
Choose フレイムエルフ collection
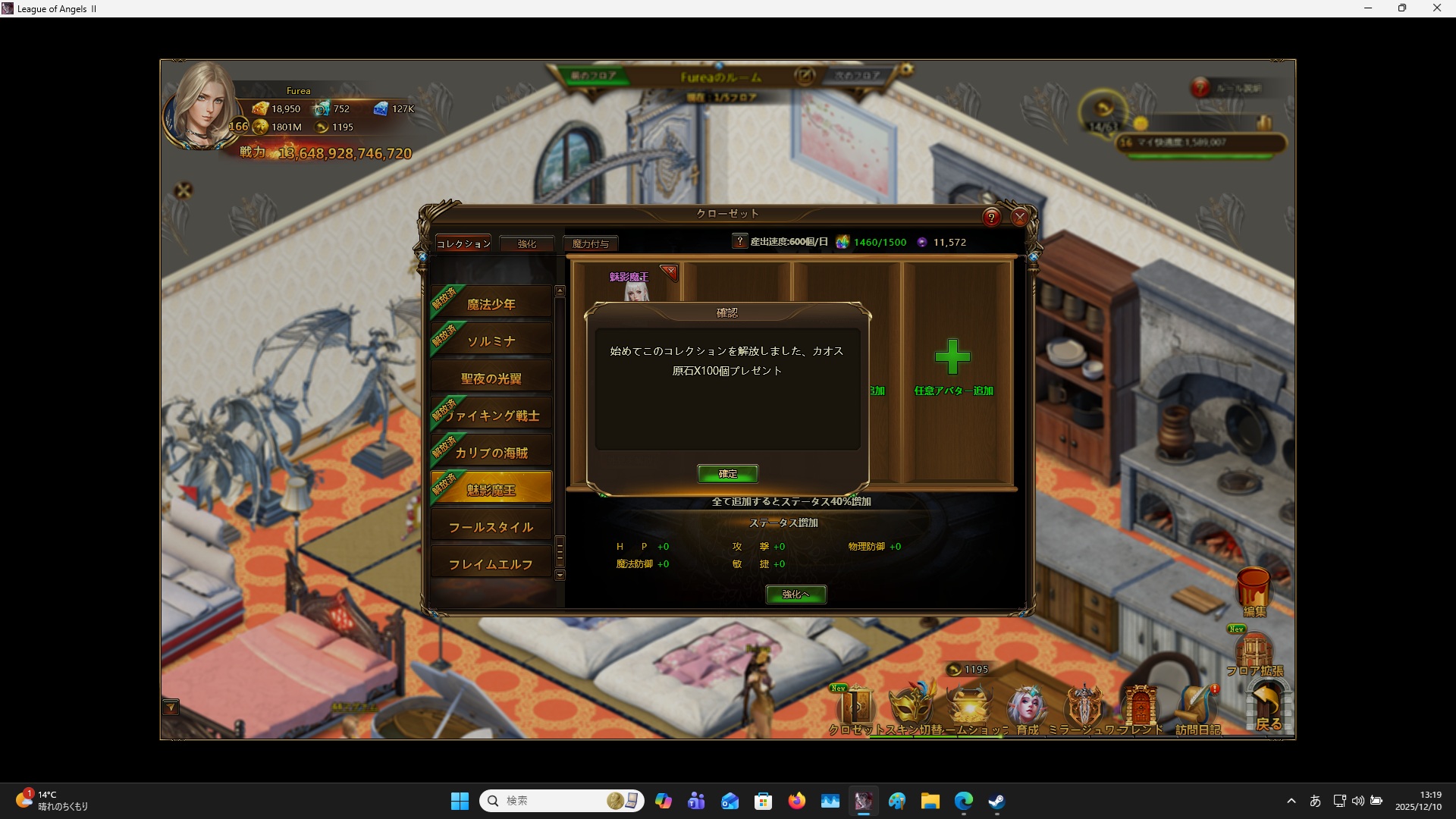(491, 564)
